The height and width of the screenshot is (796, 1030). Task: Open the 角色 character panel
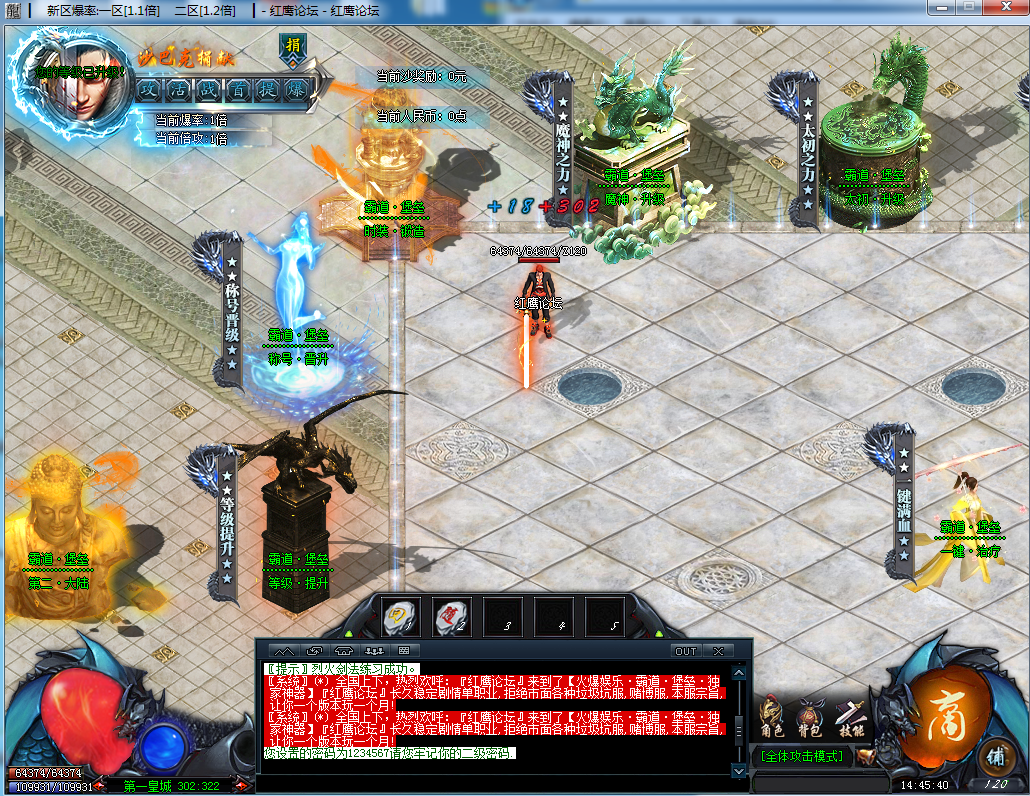(770, 716)
